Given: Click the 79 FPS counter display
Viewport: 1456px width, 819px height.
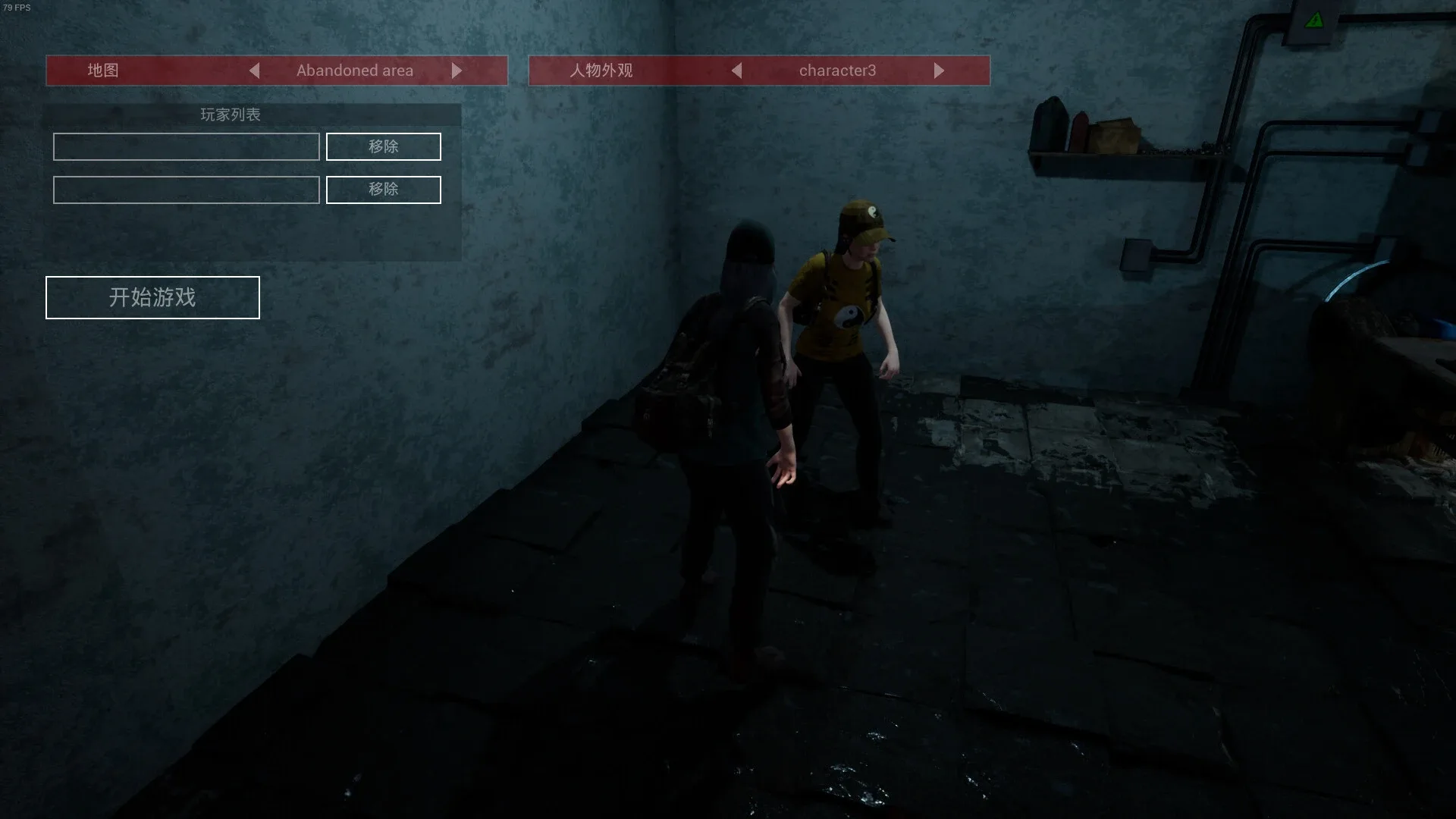Looking at the screenshot, I should [x=17, y=8].
